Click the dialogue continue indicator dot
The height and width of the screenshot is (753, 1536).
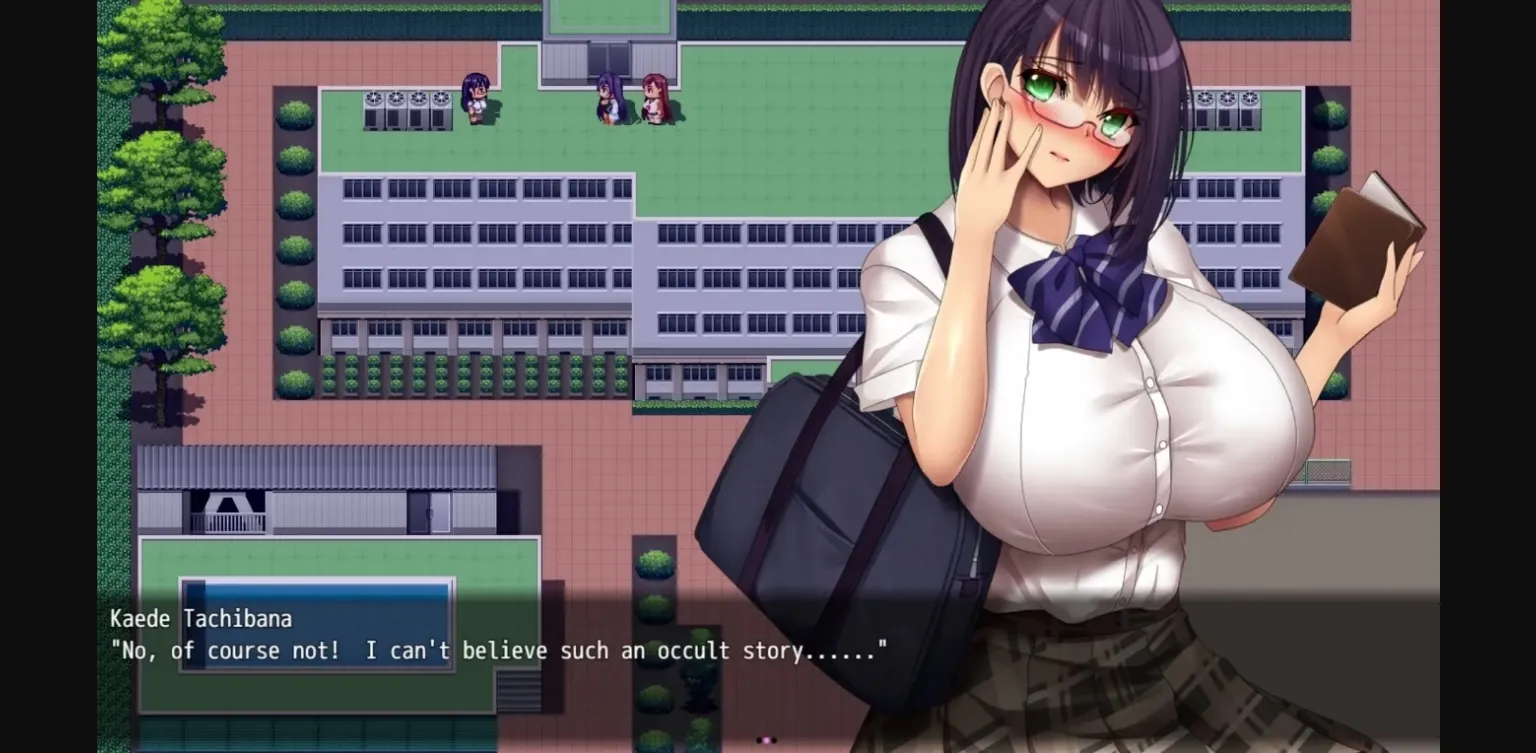pyautogui.click(x=765, y=740)
